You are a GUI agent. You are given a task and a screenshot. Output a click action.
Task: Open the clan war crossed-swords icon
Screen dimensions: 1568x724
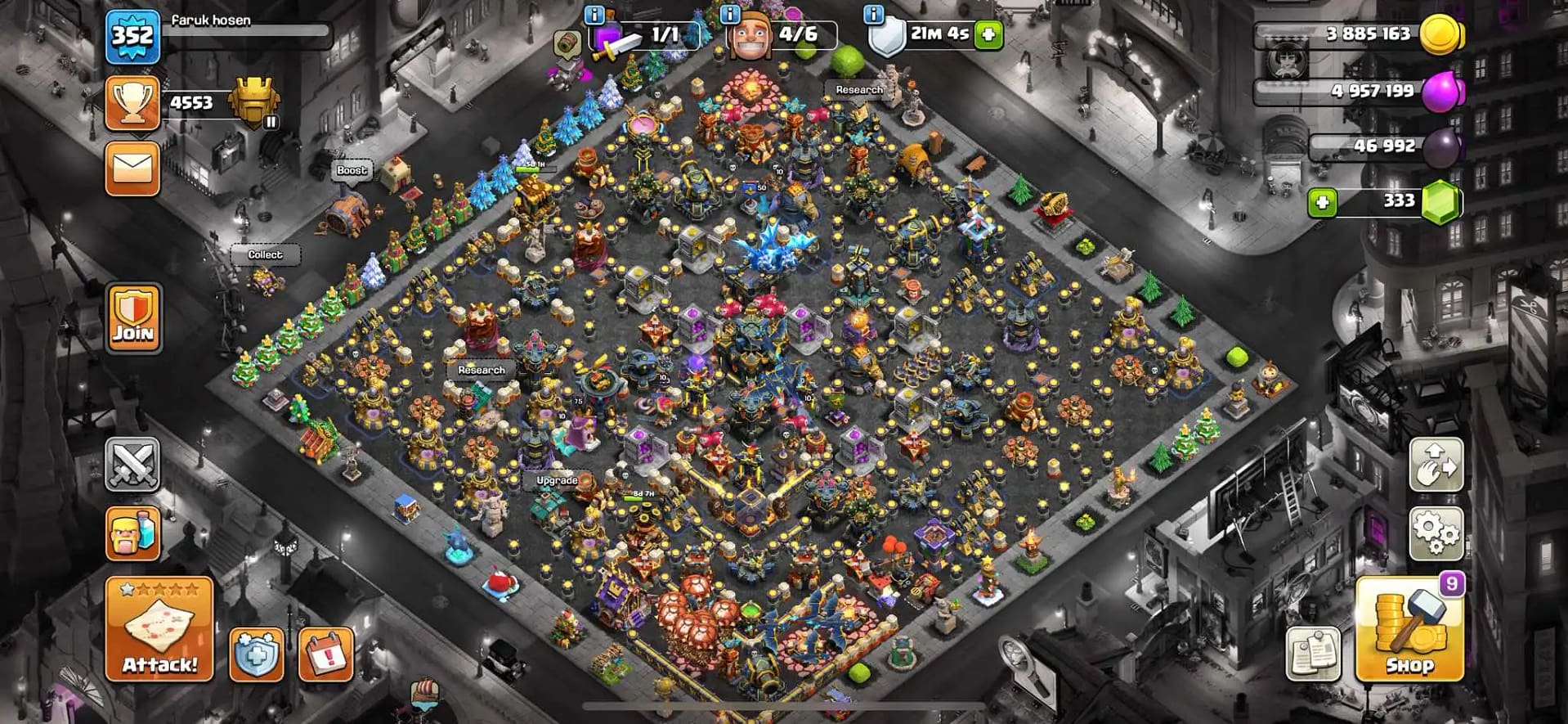click(133, 466)
